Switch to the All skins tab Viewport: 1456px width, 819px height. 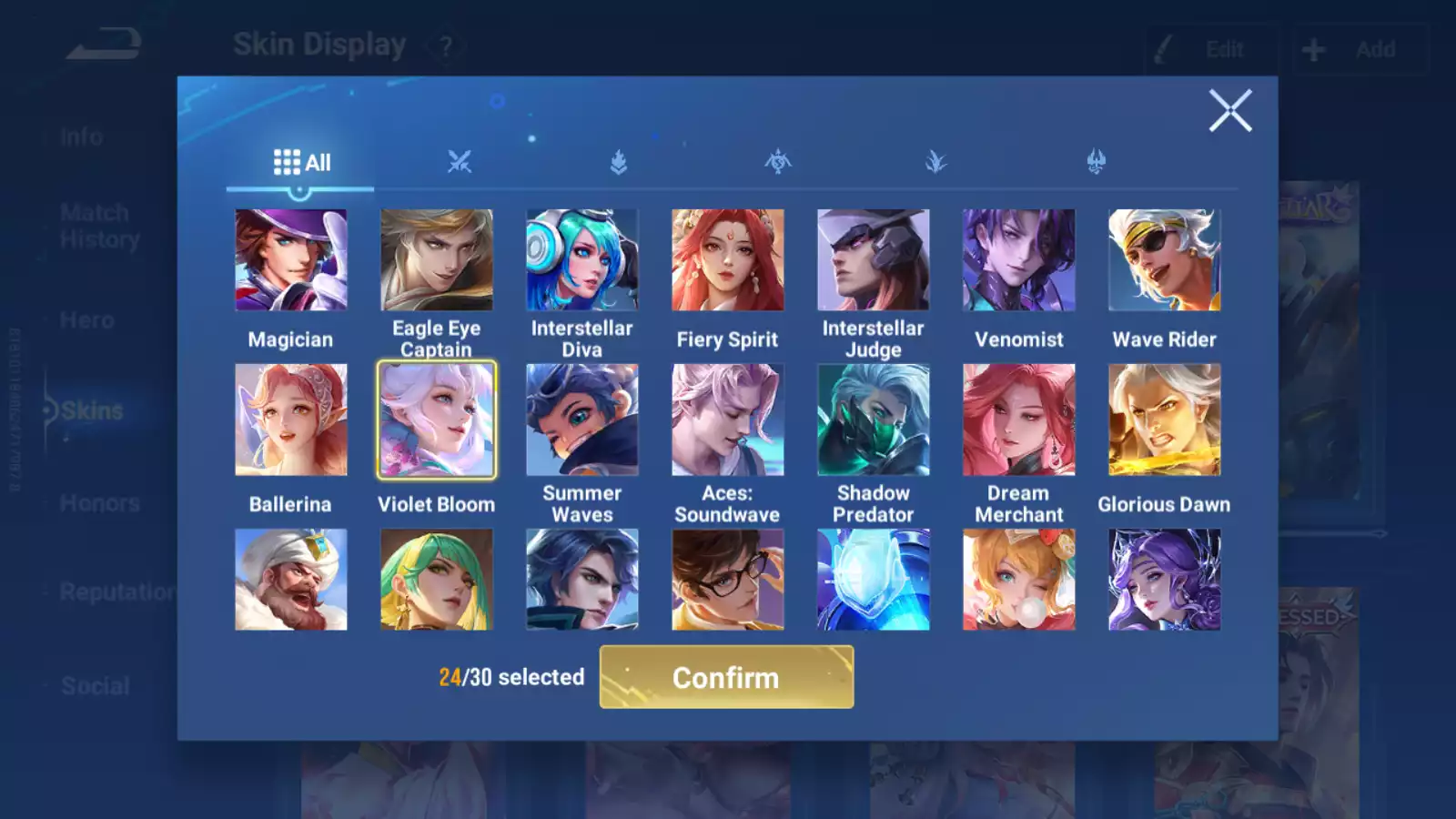(301, 163)
